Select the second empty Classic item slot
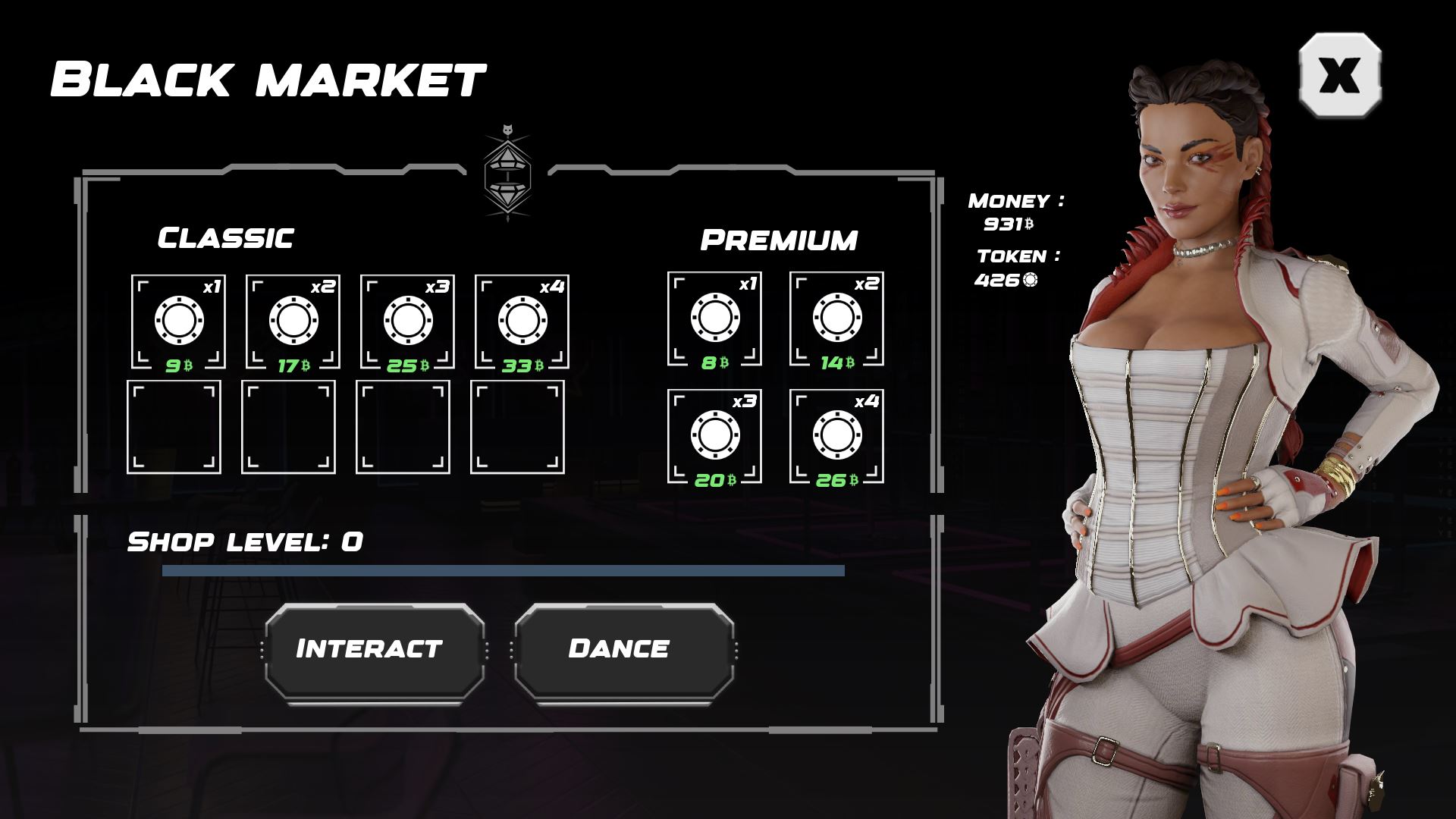 [x=288, y=427]
